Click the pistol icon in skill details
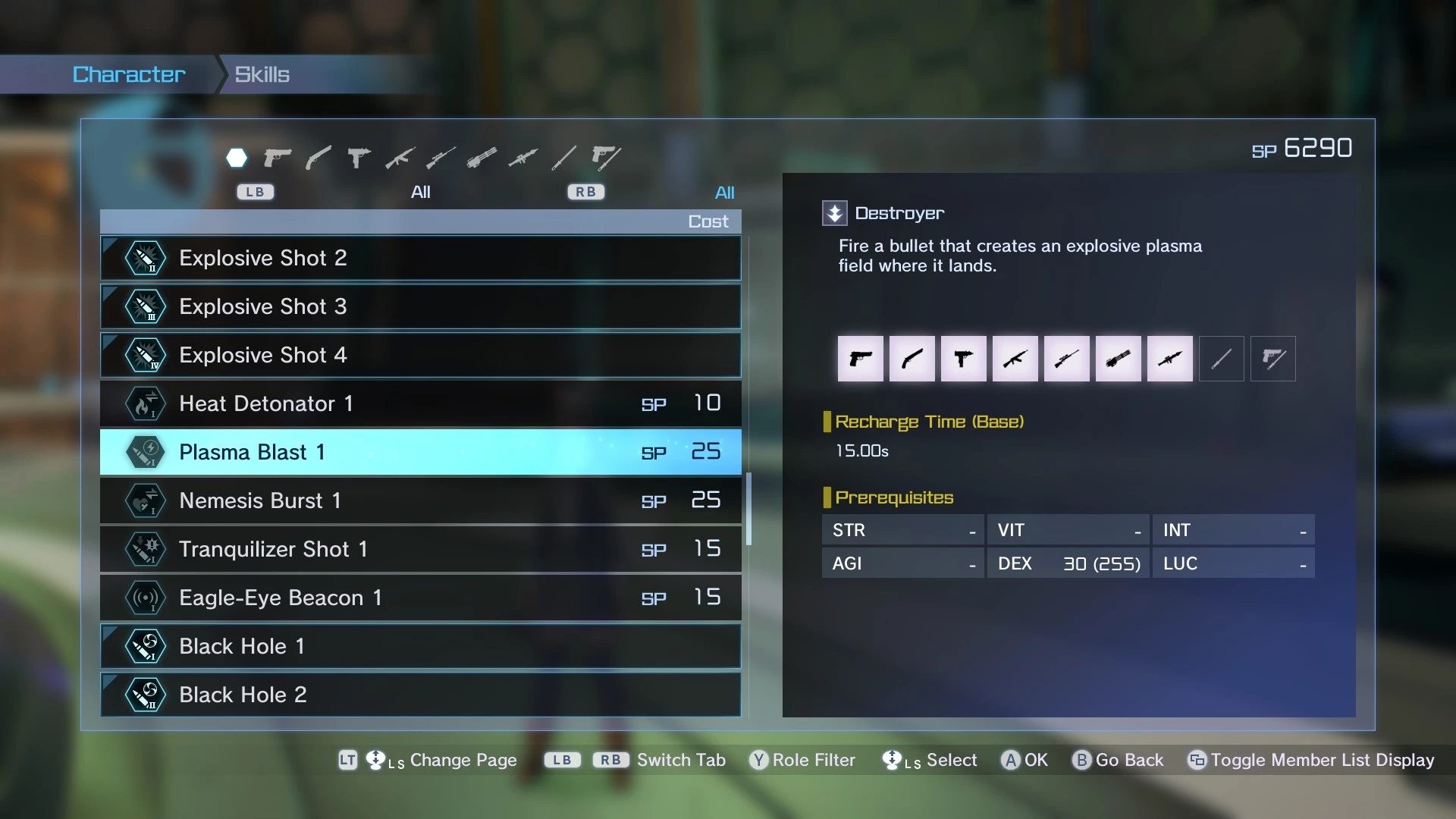 860,359
